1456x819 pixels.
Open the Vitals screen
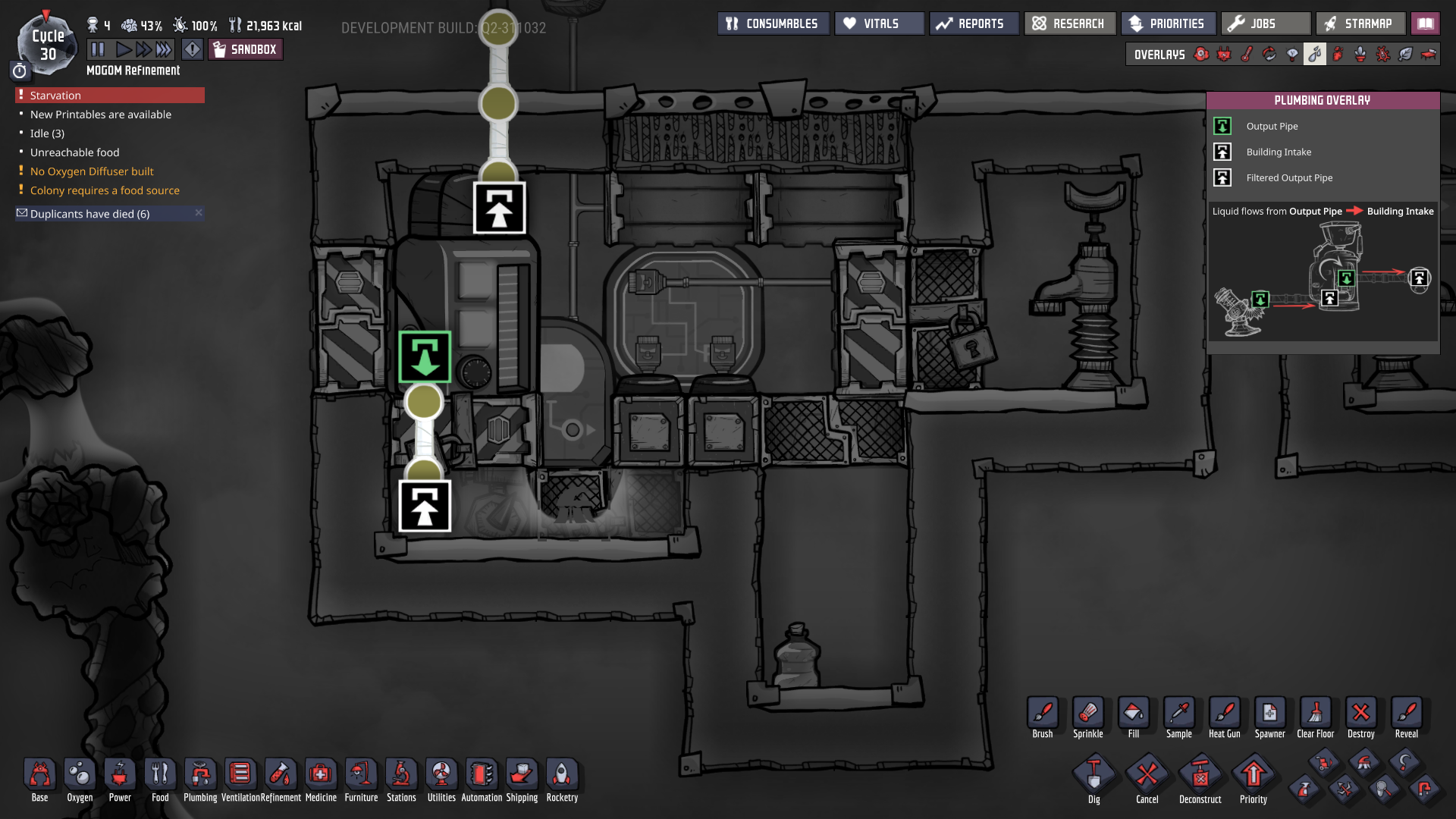pyautogui.click(x=877, y=23)
